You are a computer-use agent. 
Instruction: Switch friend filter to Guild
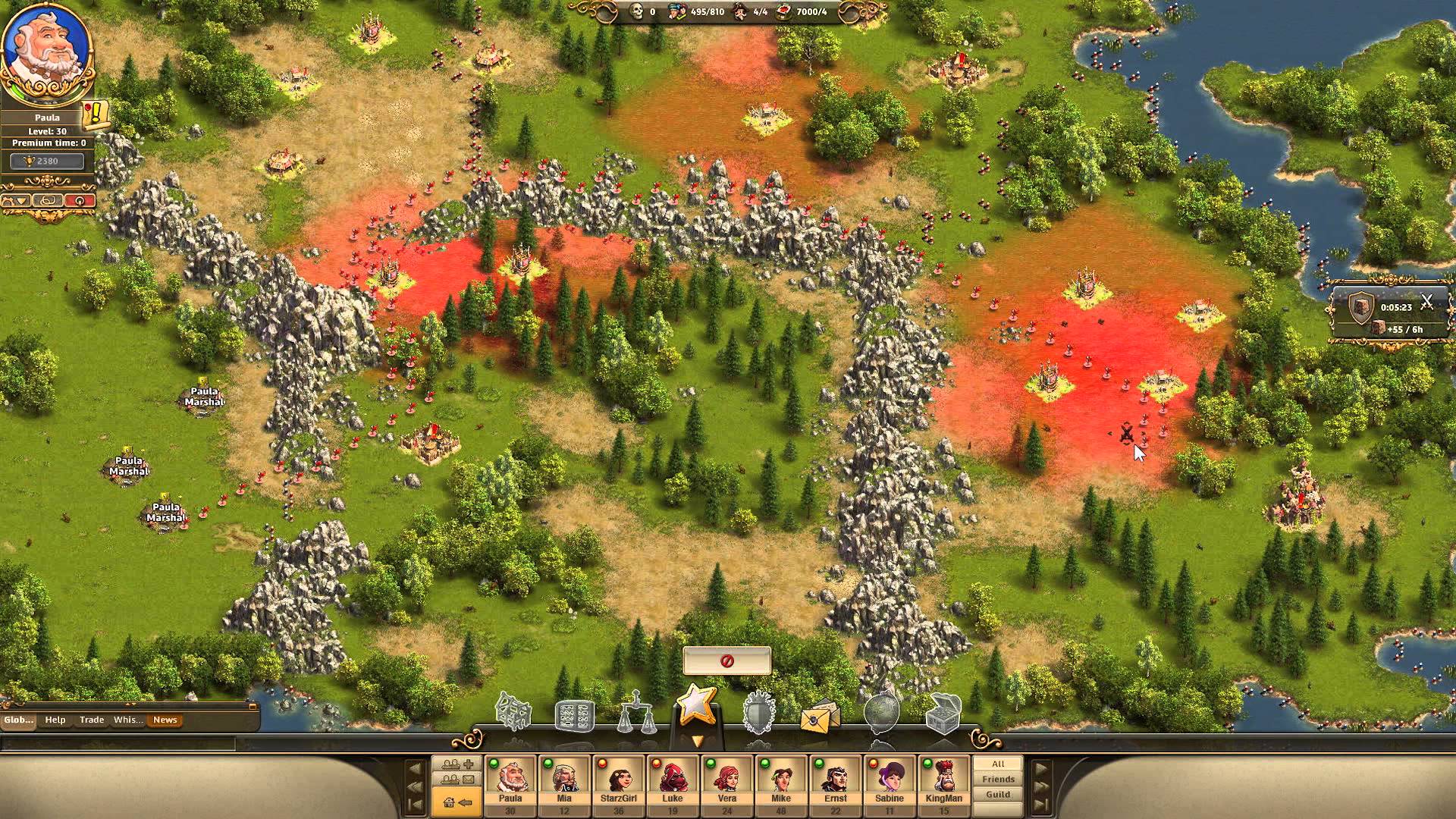click(x=997, y=794)
